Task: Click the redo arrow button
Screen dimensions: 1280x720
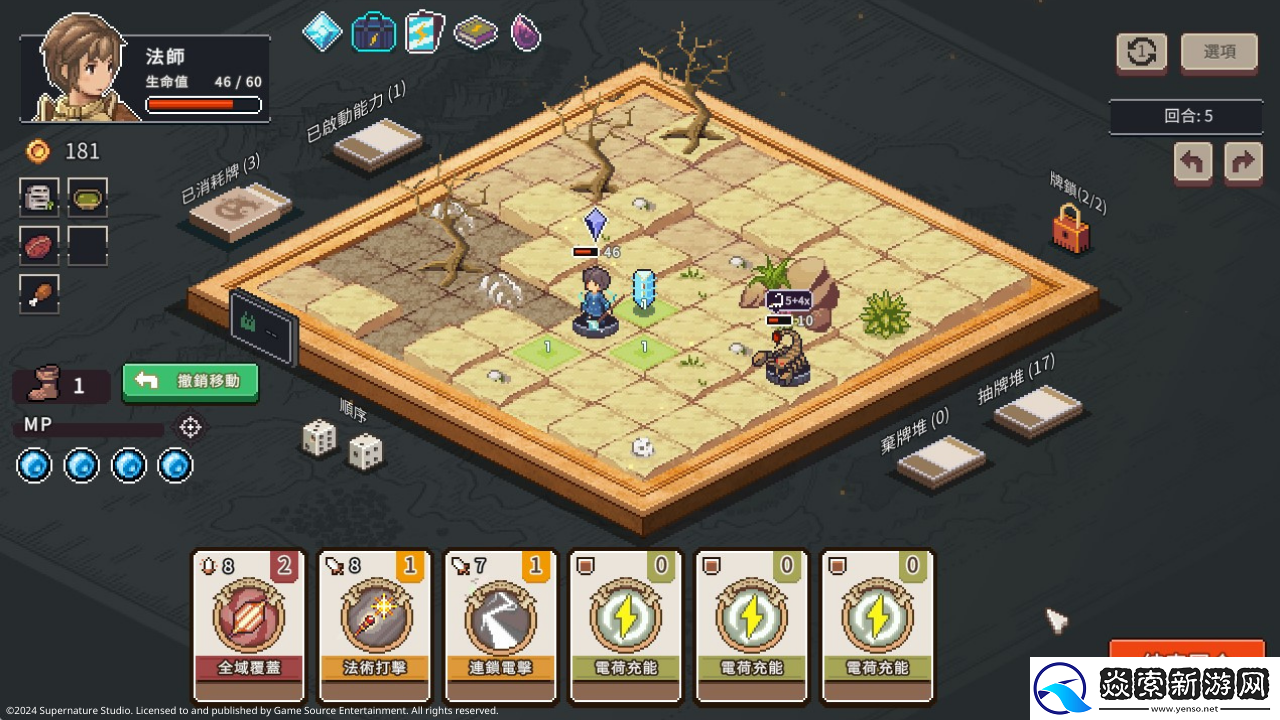Action: pyautogui.click(x=1243, y=162)
